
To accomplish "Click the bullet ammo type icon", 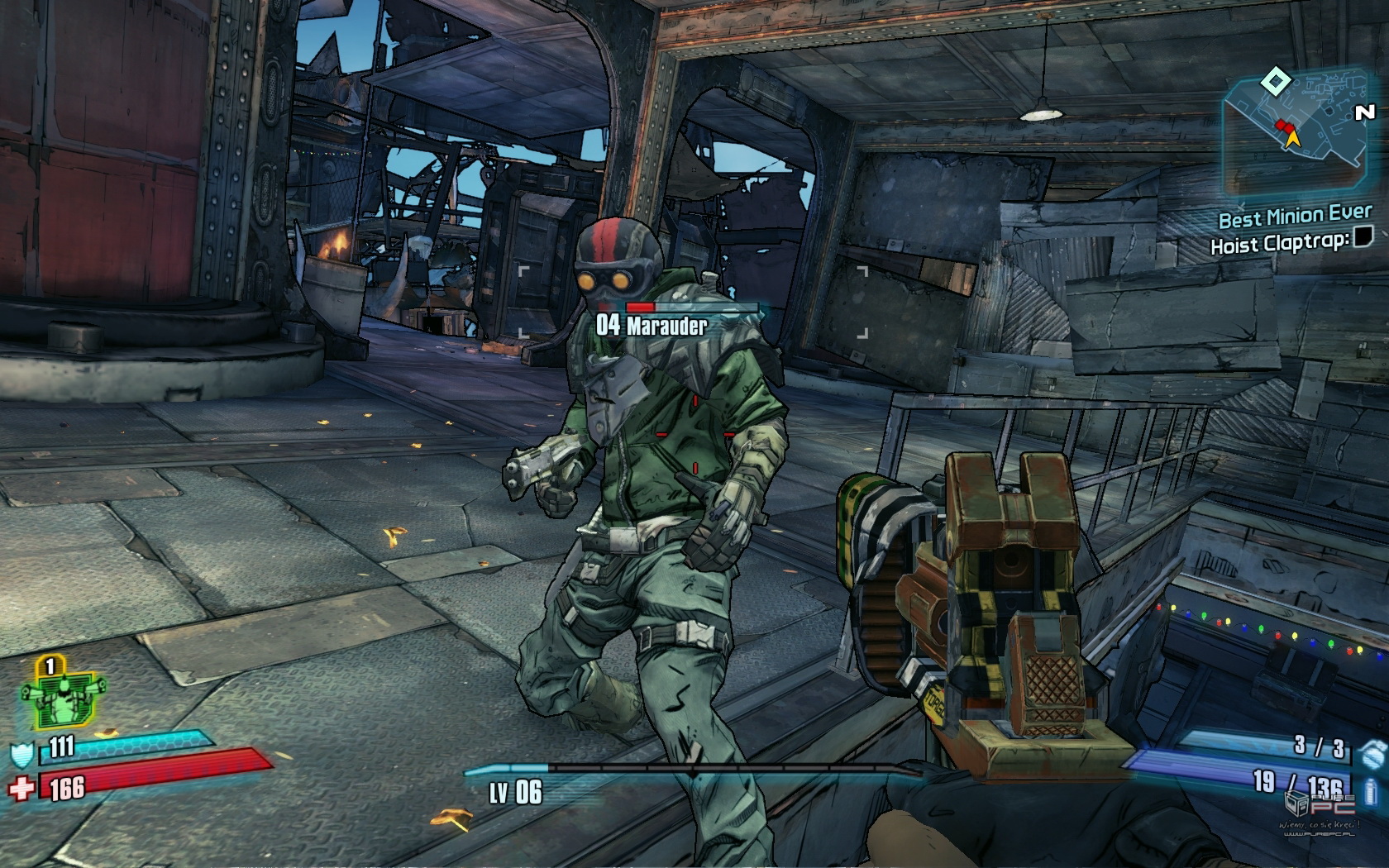I will 1371,790.
